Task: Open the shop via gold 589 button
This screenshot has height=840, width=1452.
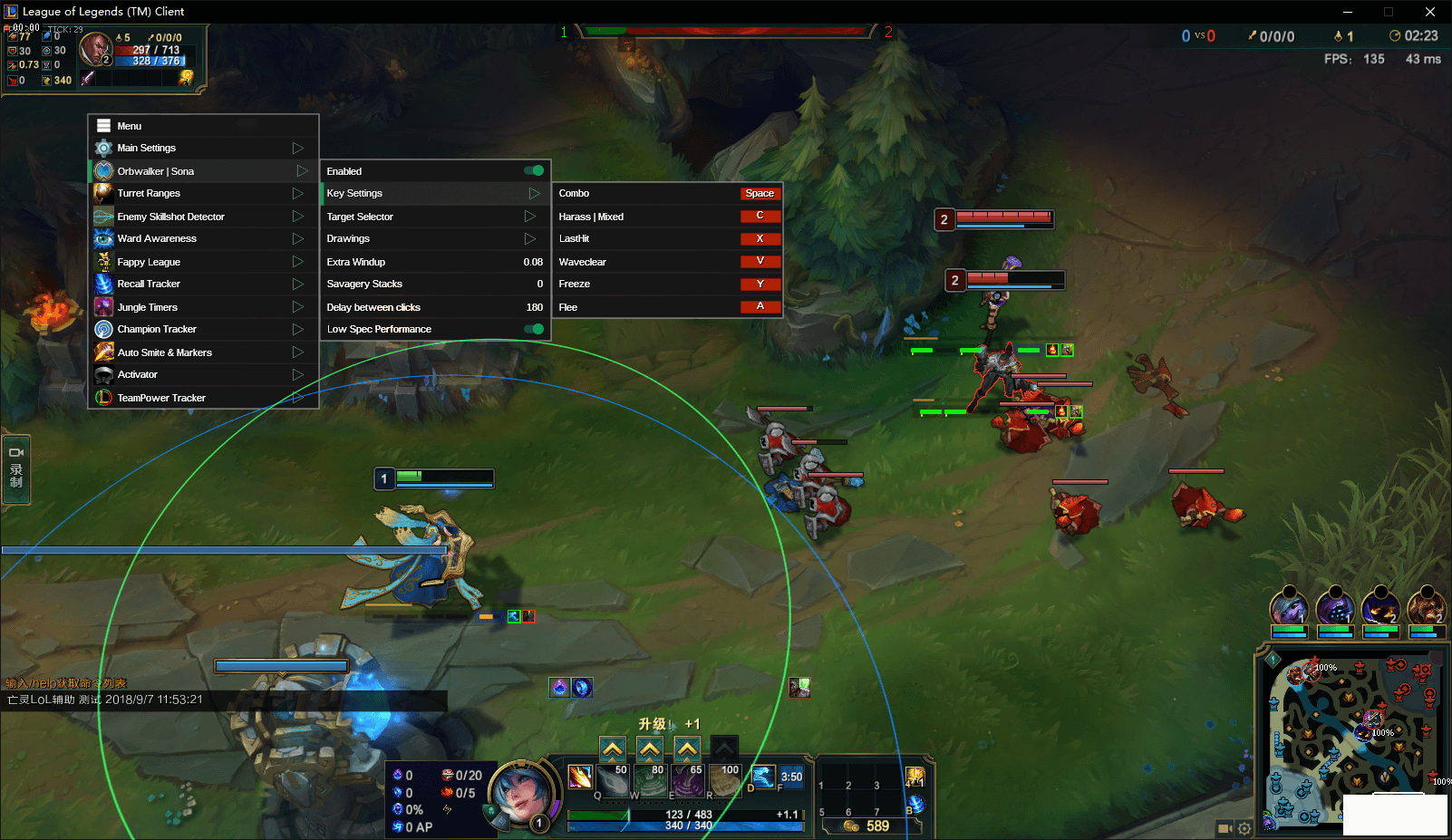Action: pos(870,826)
